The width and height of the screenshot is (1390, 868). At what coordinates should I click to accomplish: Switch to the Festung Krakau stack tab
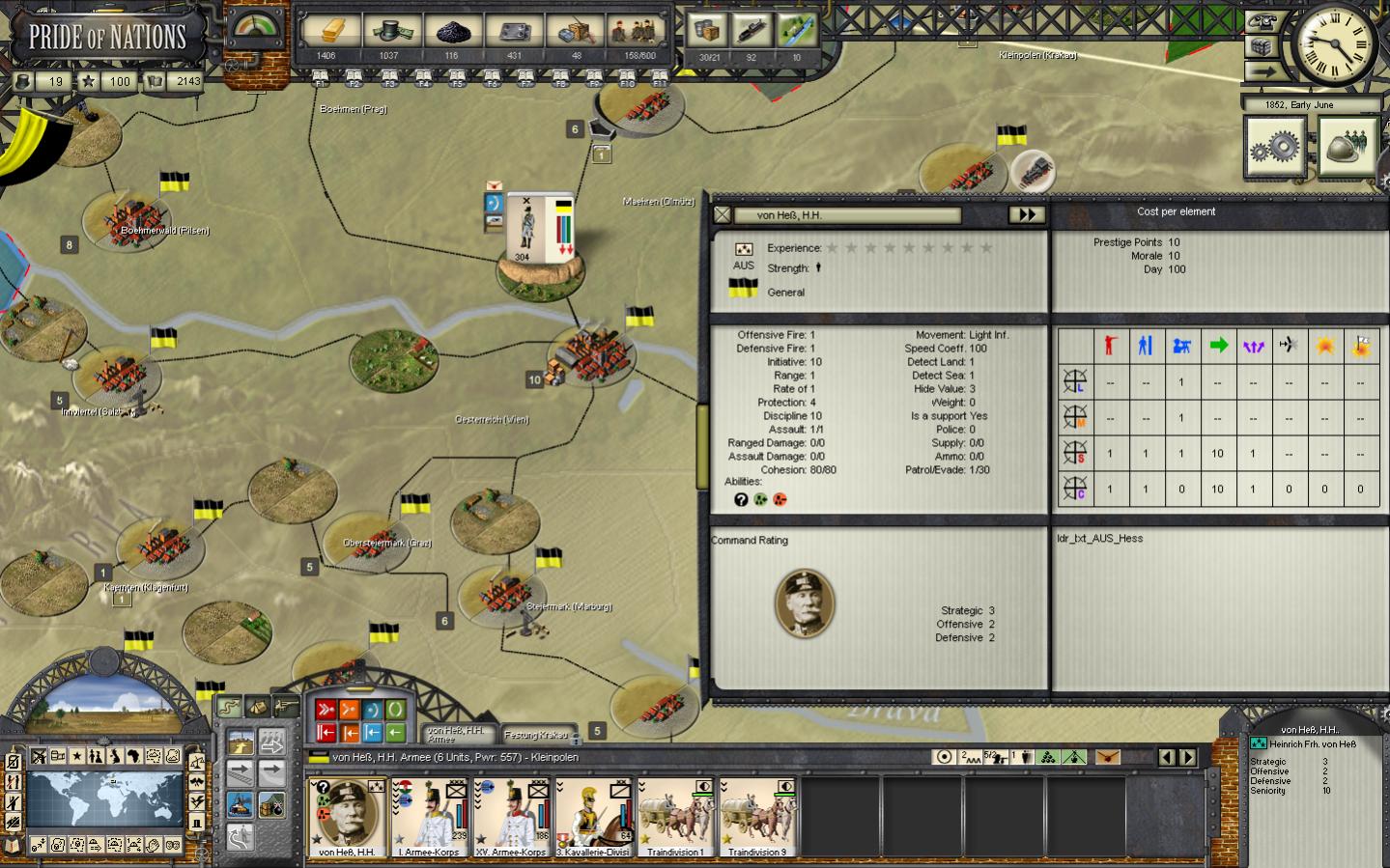coord(536,735)
